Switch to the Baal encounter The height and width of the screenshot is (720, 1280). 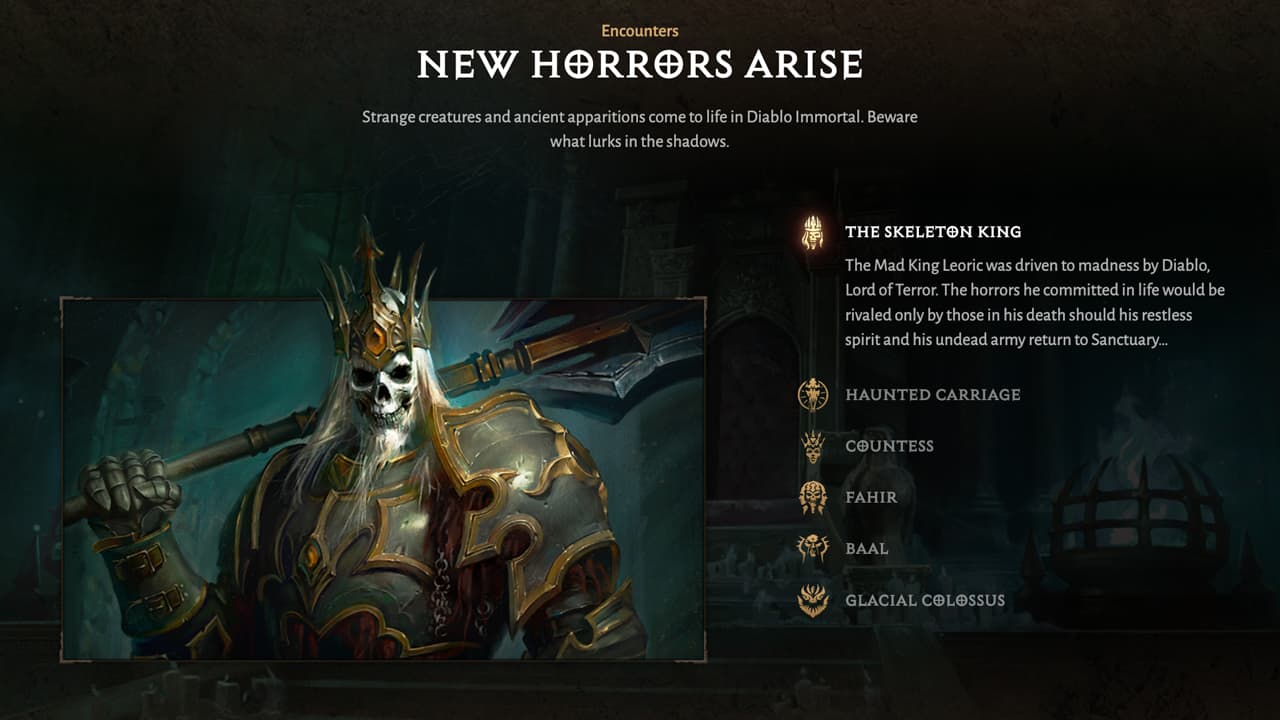tap(866, 549)
